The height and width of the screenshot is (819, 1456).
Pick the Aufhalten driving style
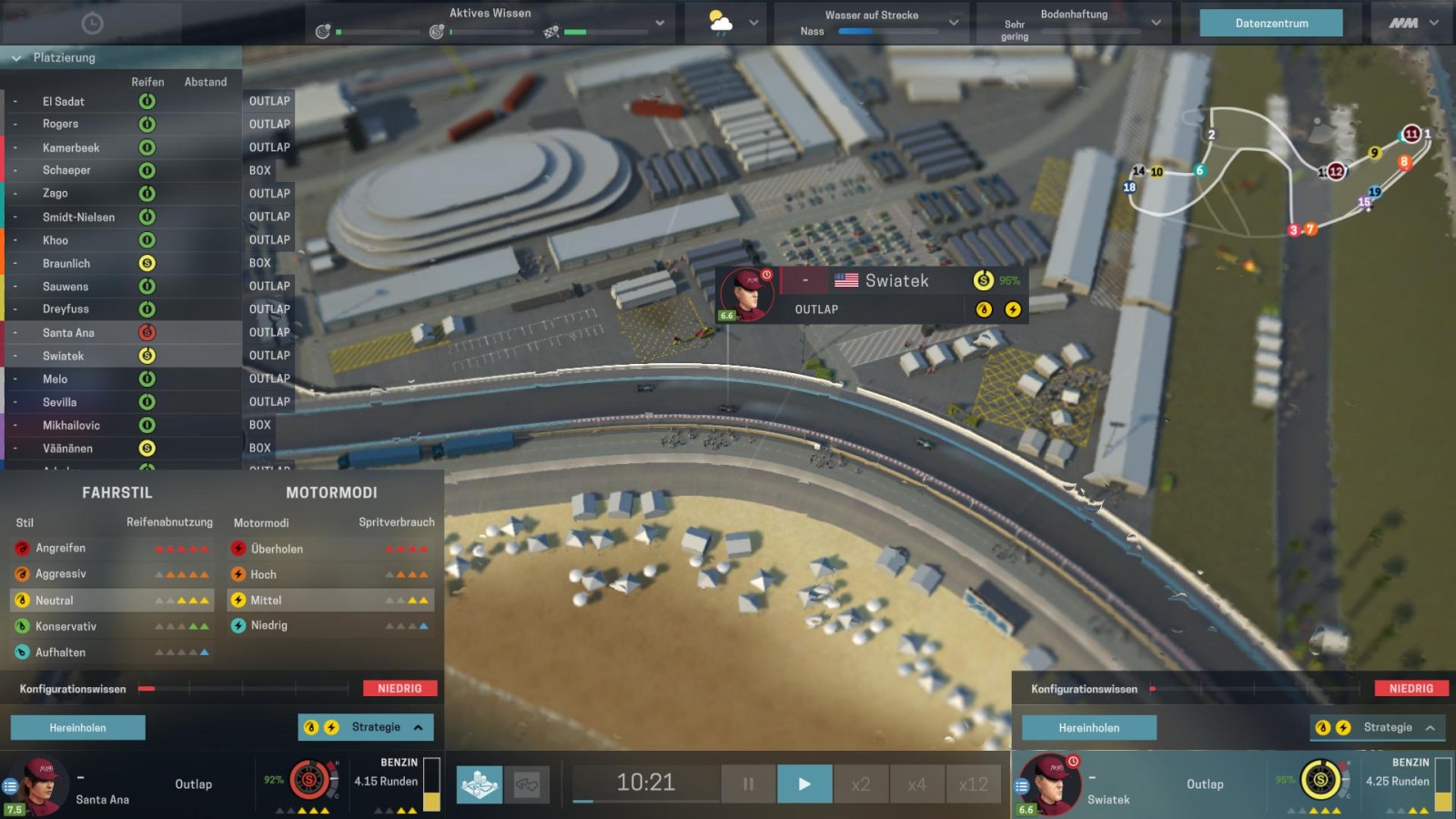pos(60,652)
